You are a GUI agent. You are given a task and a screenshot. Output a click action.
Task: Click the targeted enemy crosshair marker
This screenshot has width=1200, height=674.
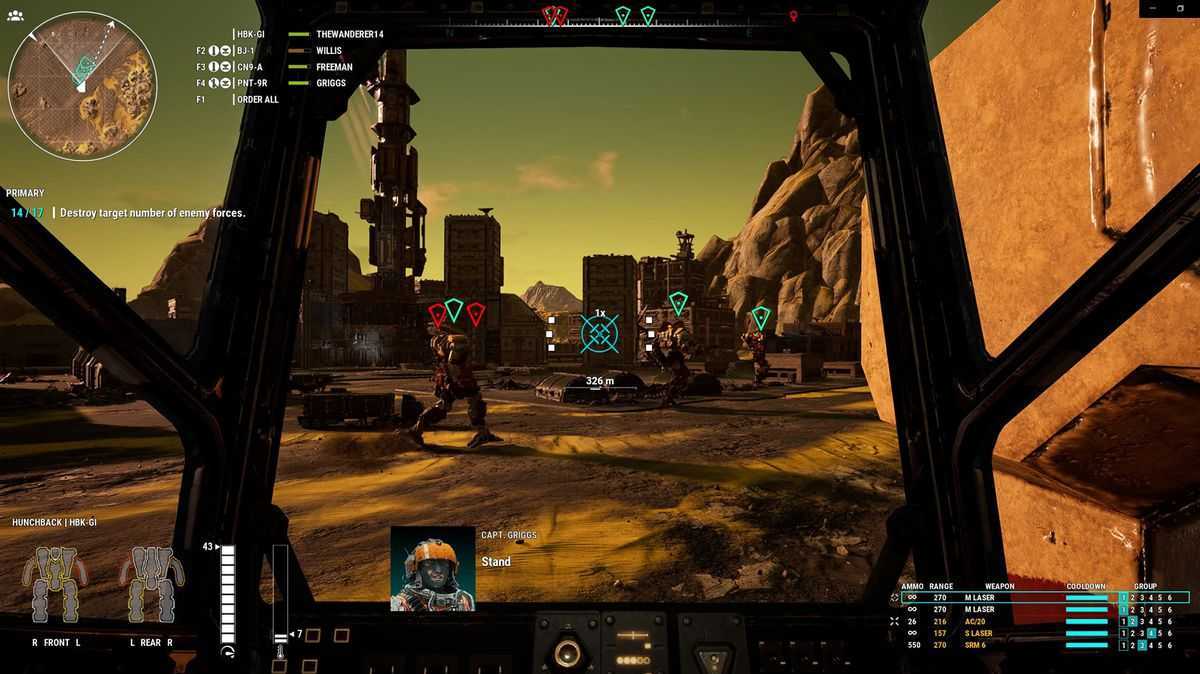click(600, 333)
